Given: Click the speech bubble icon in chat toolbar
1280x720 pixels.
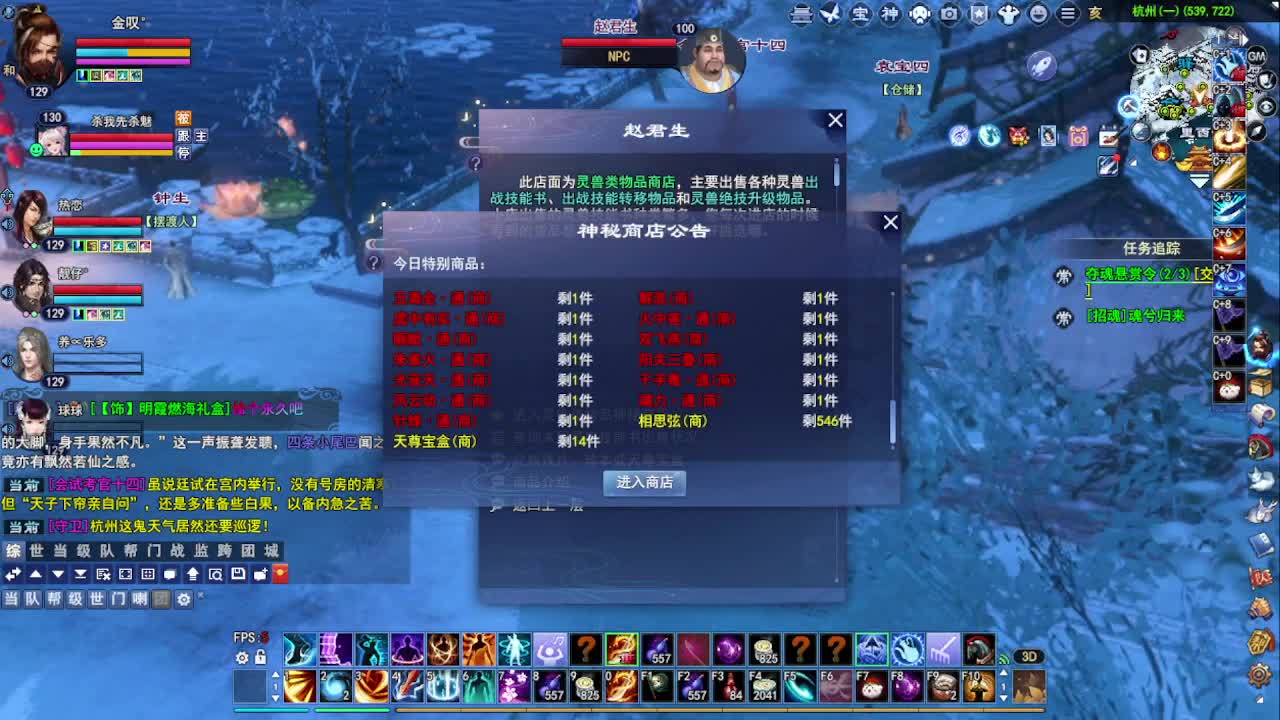Looking at the screenshot, I should [170, 575].
